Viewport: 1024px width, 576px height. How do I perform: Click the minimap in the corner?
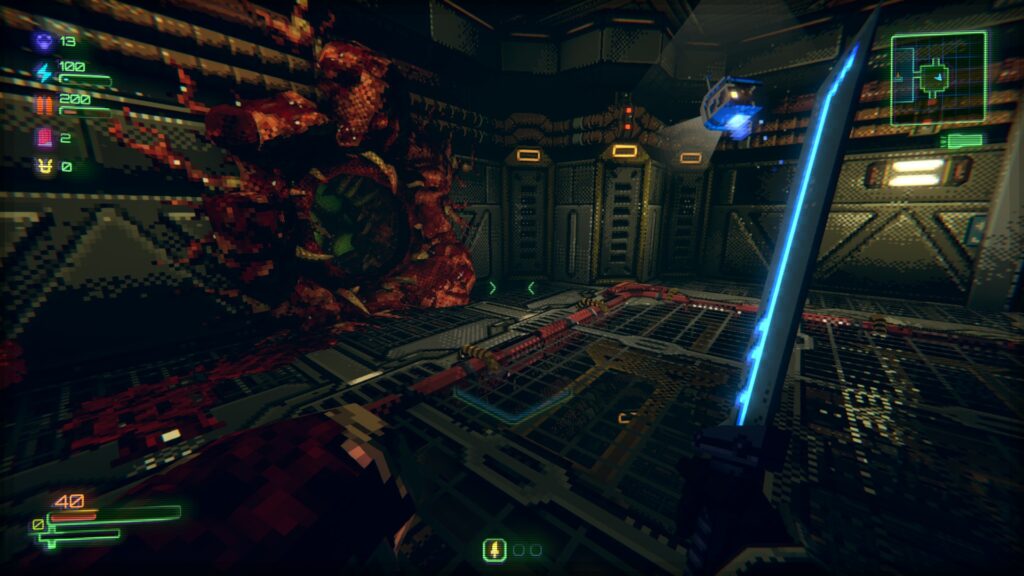[937, 77]
